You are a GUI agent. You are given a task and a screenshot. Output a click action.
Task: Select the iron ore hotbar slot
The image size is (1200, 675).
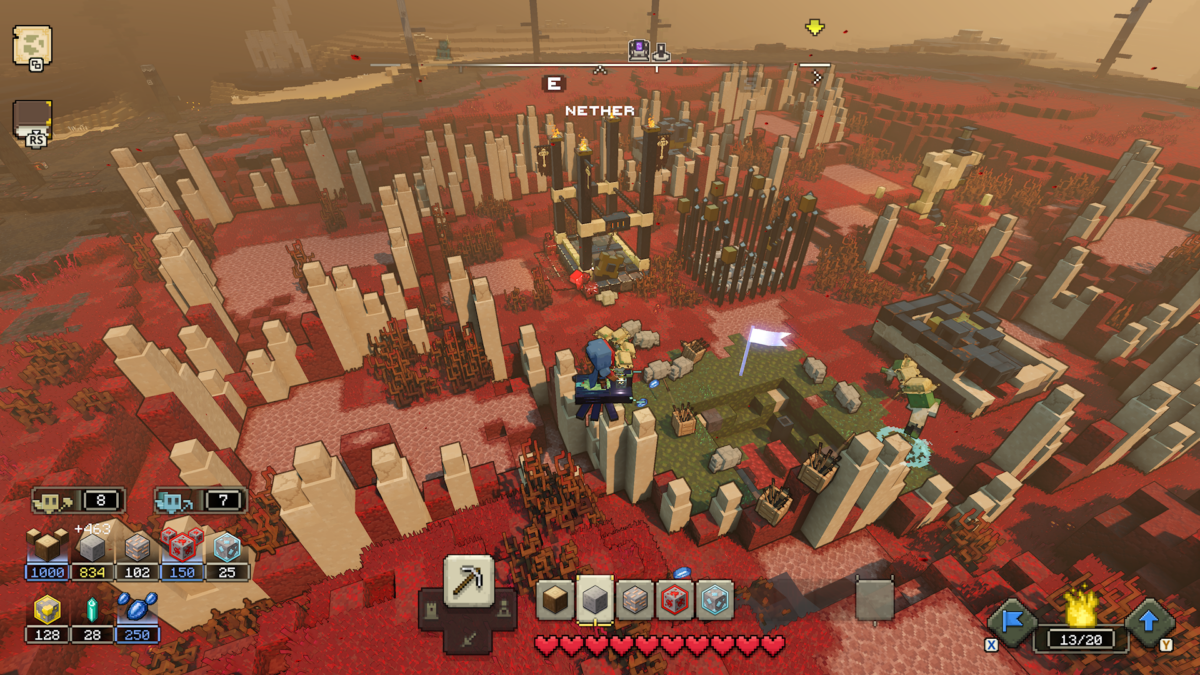(x=635, y=600)
